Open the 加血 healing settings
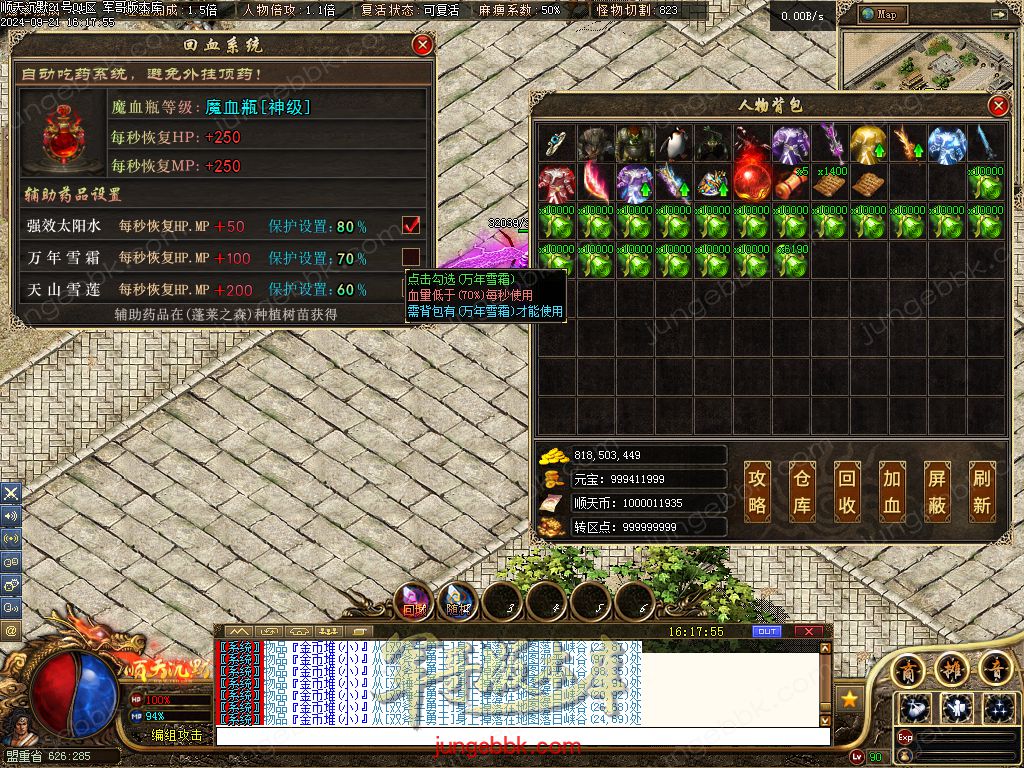Viewport: 1024px width, 768px height. click(x=891, y=492)
